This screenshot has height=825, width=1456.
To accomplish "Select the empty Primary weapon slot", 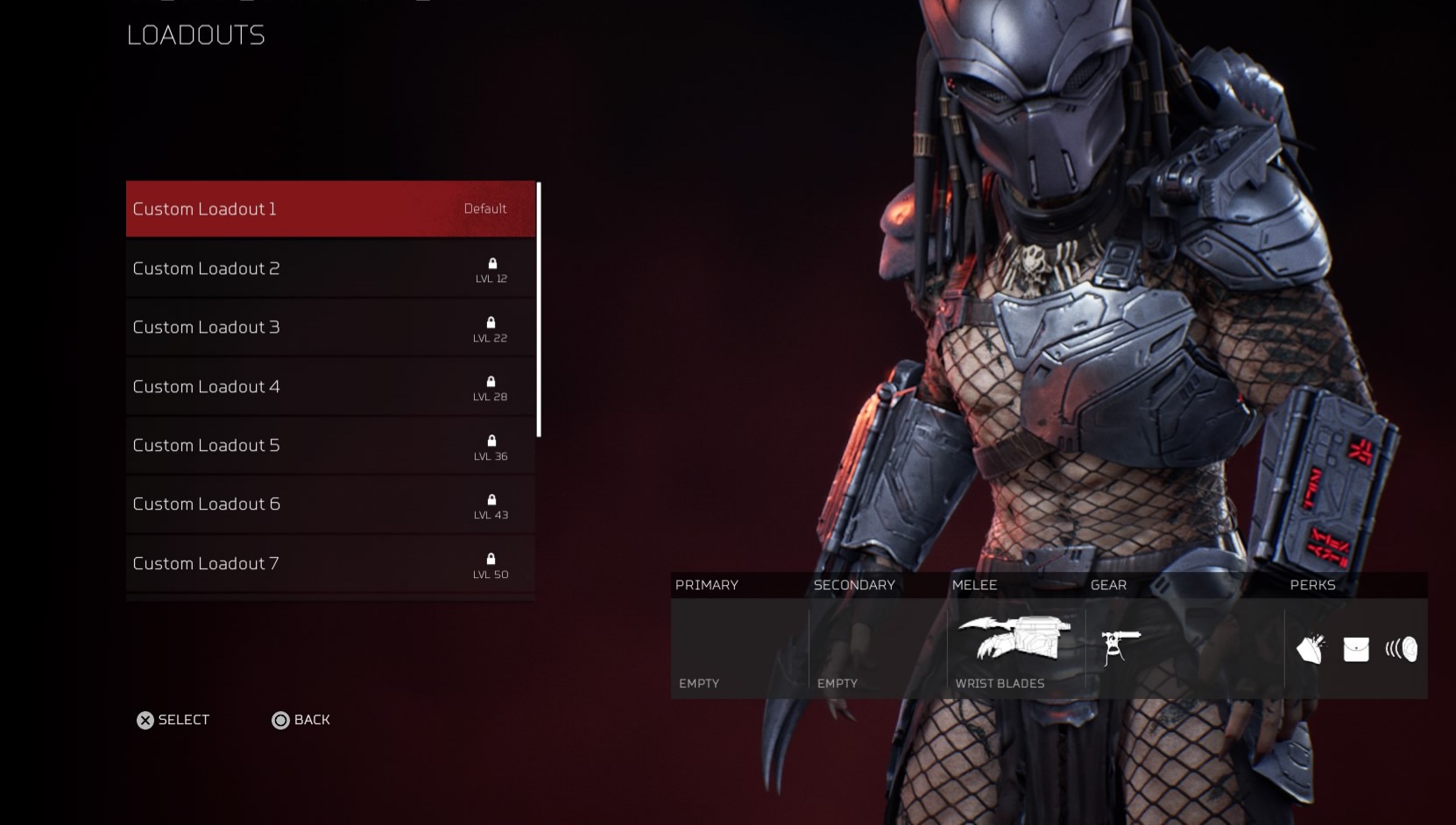I will coord(739,648).
